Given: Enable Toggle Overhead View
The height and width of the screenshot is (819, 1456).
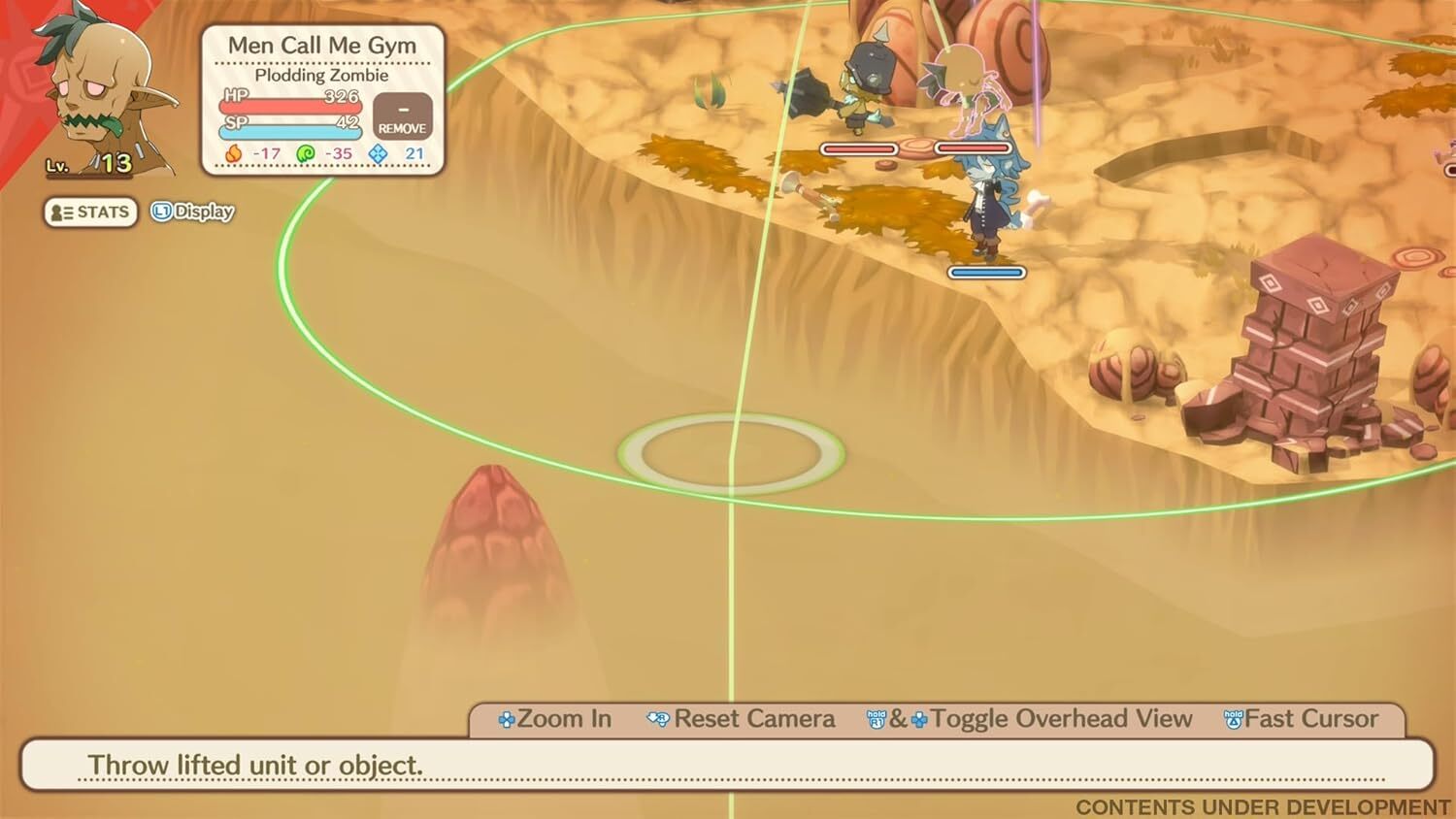Looking at the screenshot, I should pyautogui.click(x=1061, y=718).
